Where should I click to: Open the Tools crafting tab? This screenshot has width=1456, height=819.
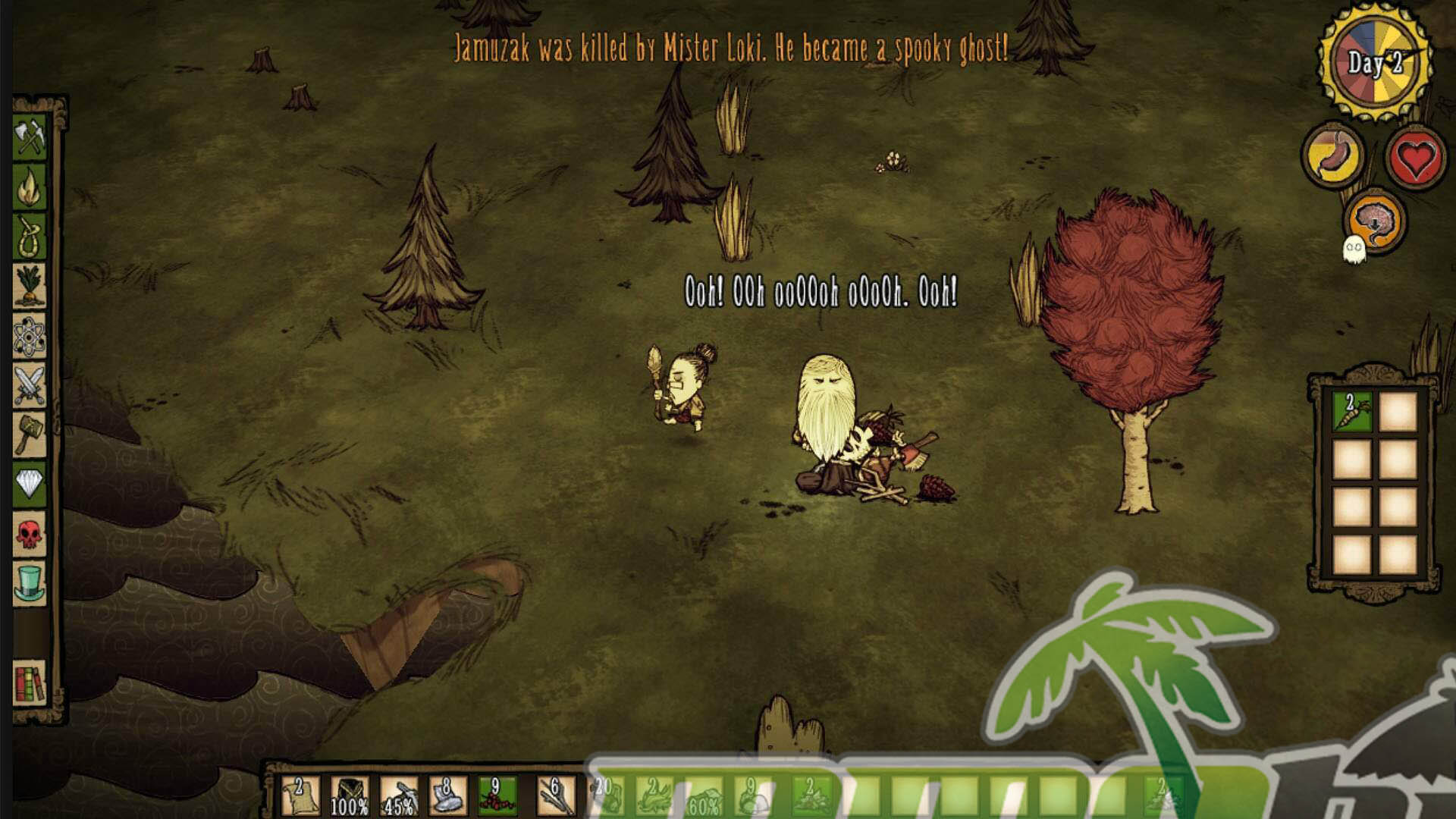[x=30, y=137]
